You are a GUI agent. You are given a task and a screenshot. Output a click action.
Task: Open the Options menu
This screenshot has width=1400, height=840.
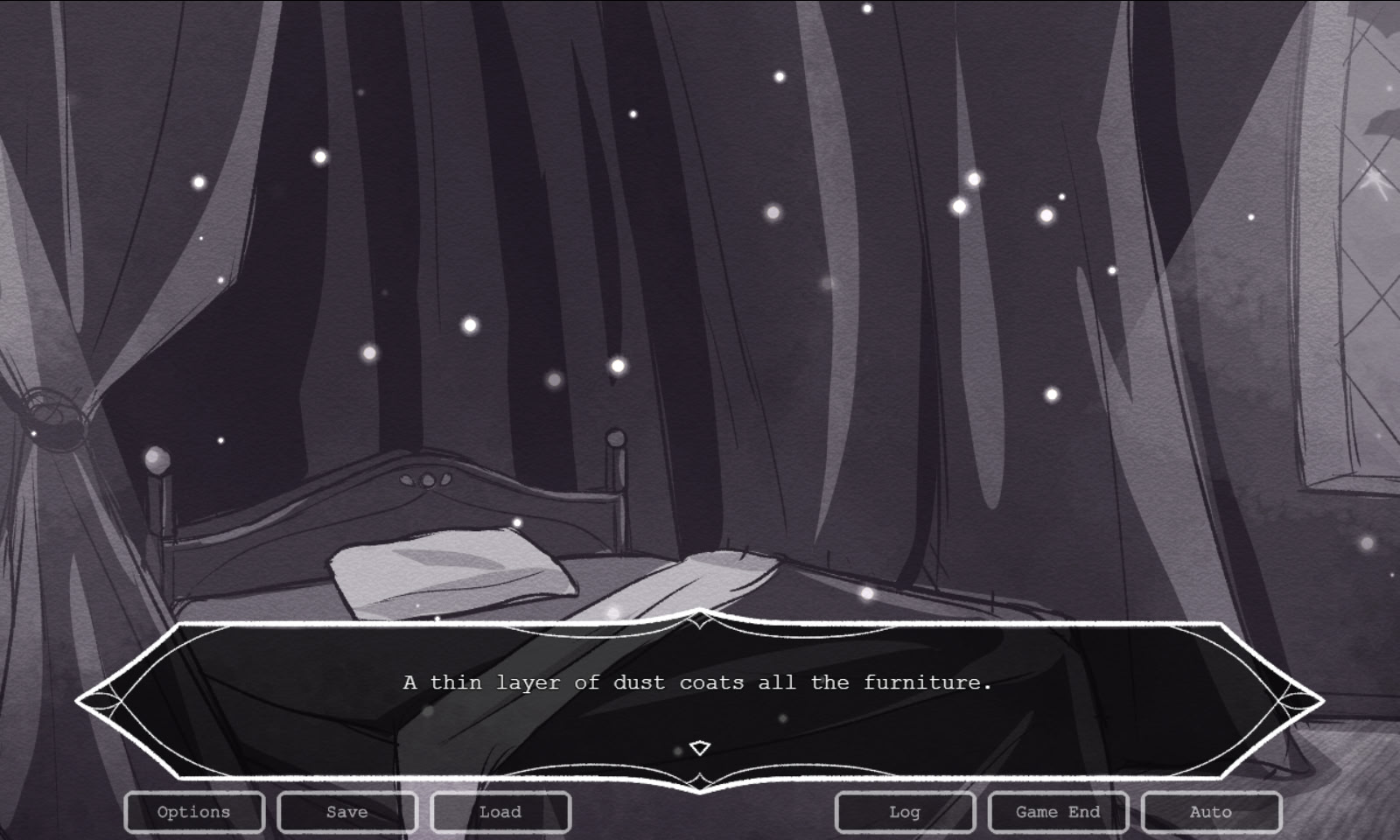click(x=193, y=812)
